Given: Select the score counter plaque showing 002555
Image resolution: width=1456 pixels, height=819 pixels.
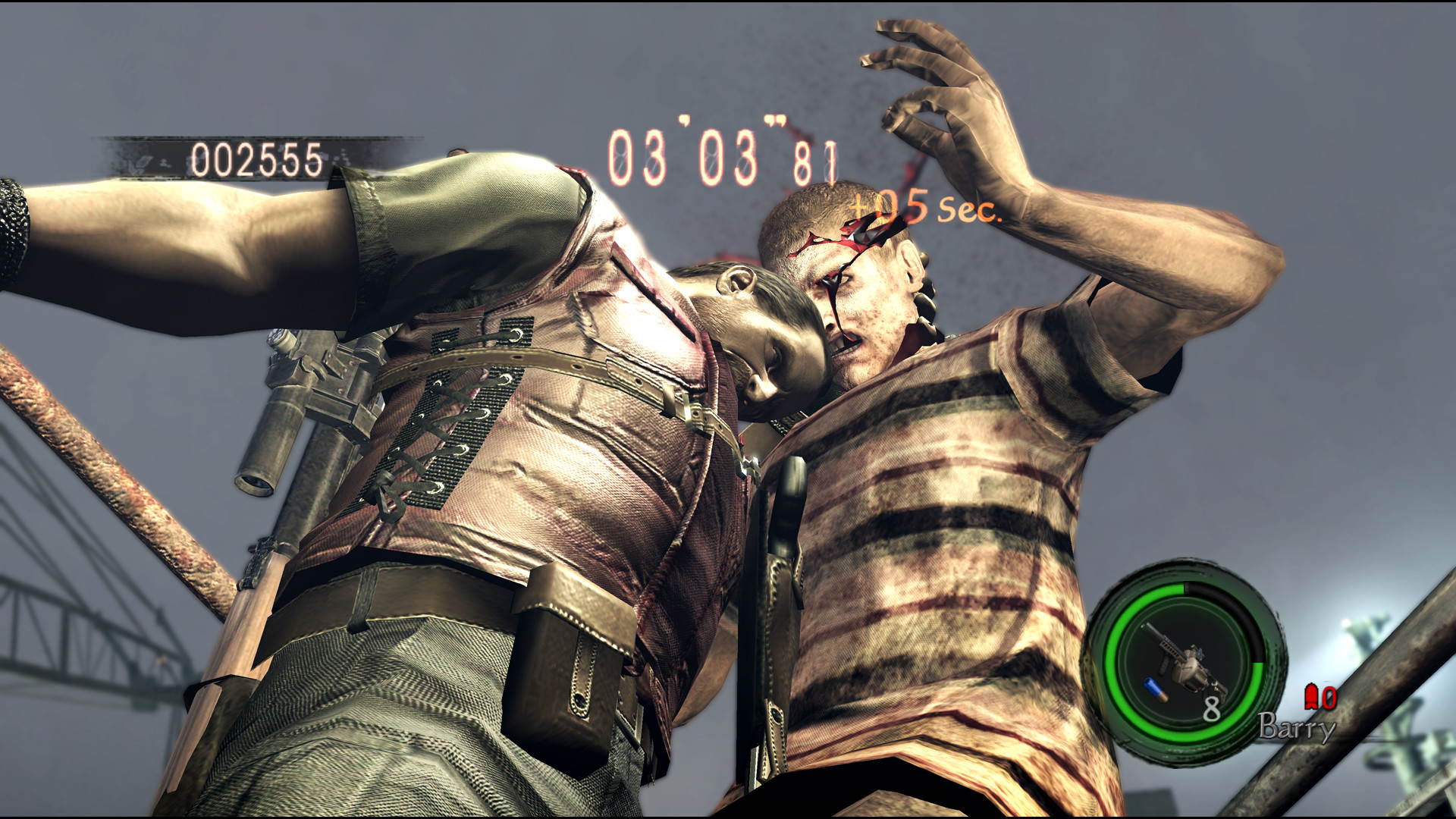Looking at the screenshot, I should pyautogui.click(x=258, y=157).
